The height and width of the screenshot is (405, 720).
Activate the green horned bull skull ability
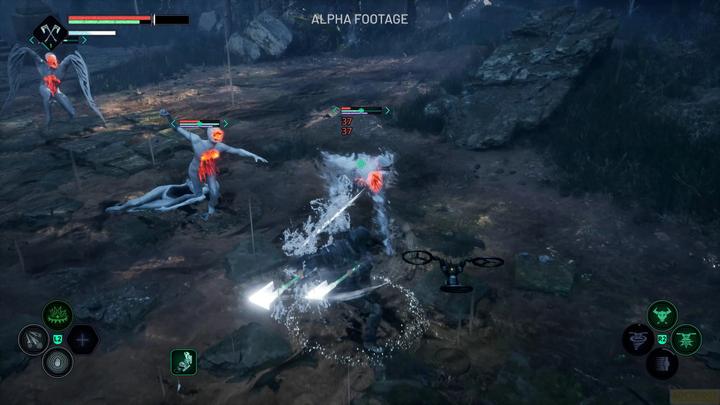tap(662, 317)
